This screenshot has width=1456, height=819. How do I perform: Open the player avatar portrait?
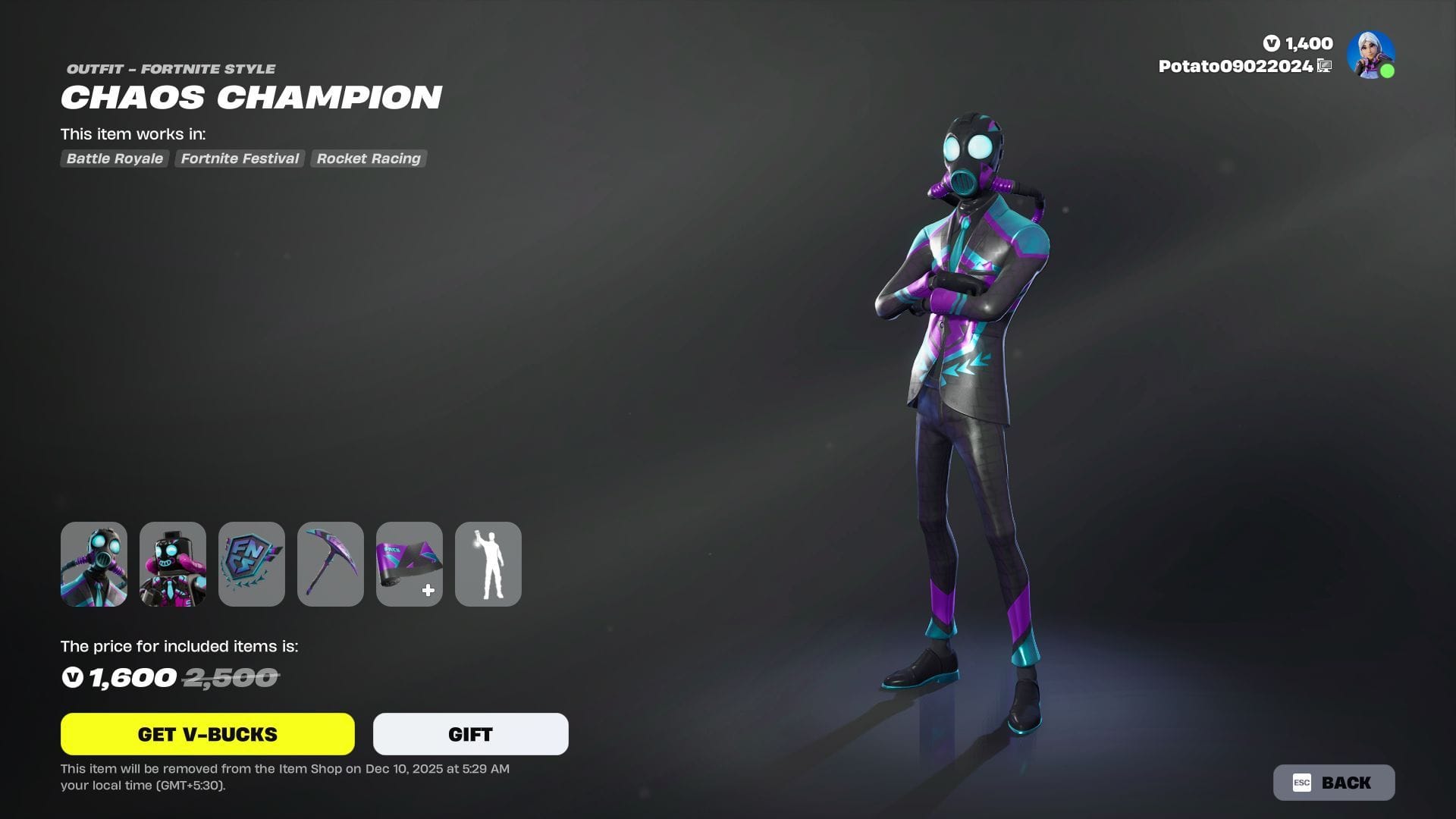tap(1370, 54)
